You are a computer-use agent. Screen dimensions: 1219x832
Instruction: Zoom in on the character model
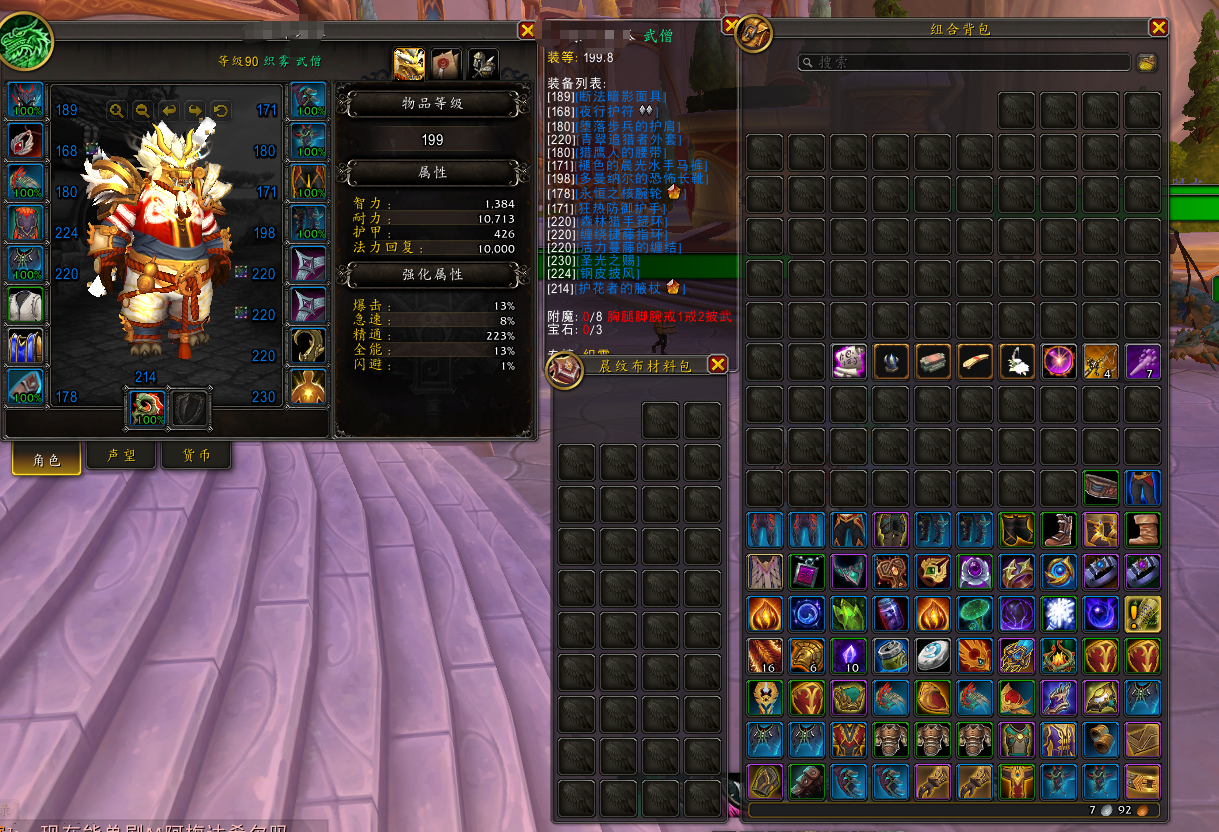click(x=117, y=111)
